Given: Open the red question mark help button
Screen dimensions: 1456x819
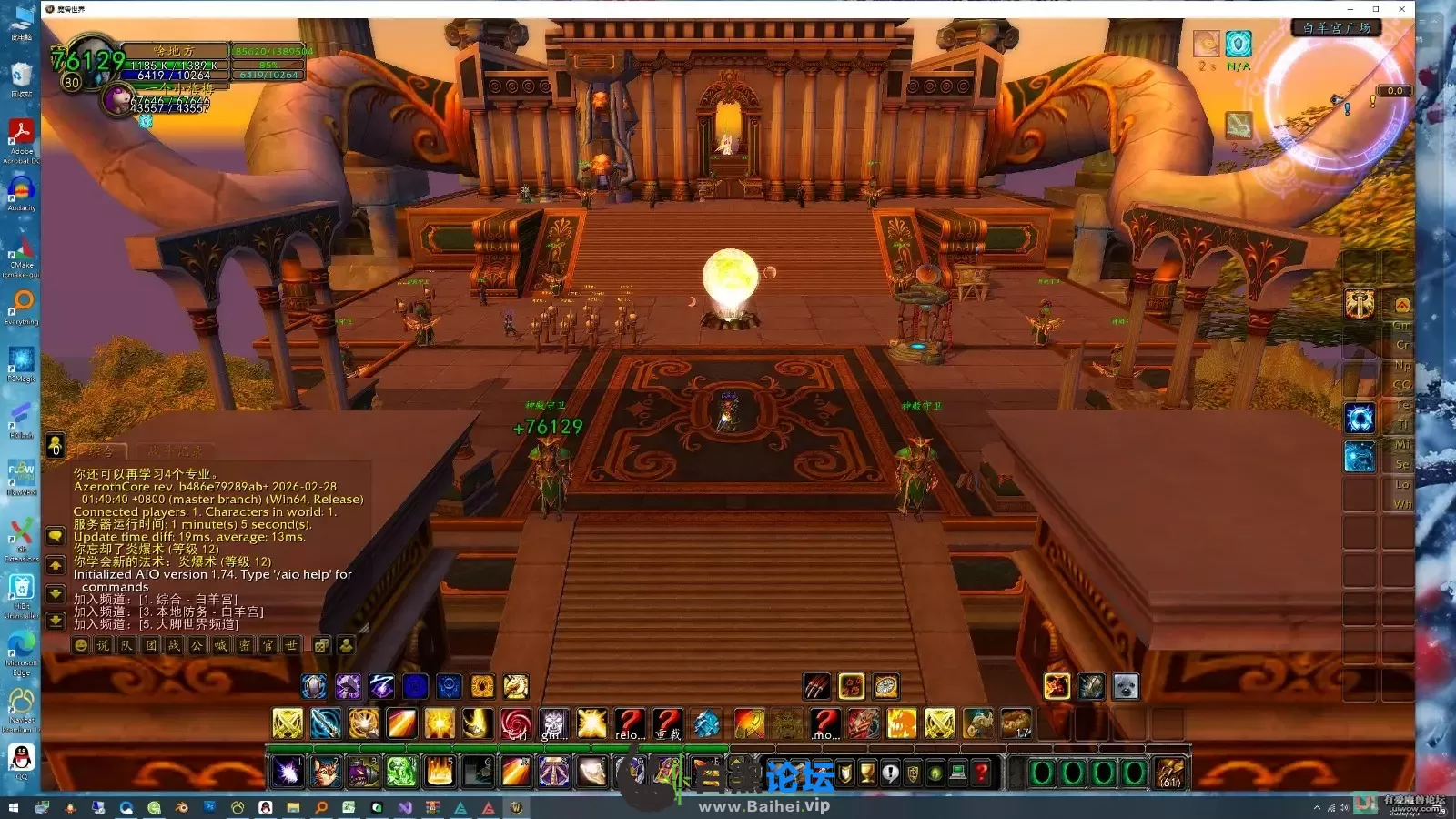Looking at the screenshot, I should coord(981,773).
